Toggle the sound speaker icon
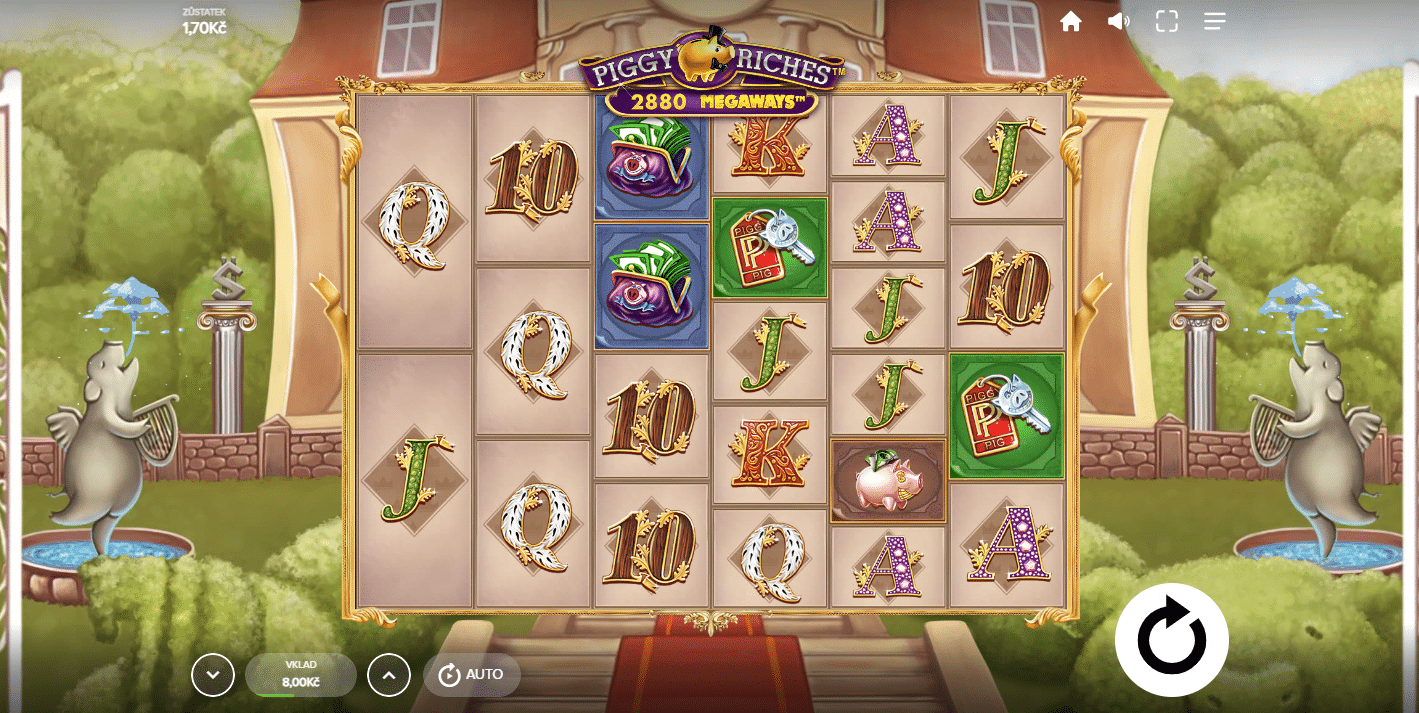Viewport: 1419px width, 713px height. tap(1118, 21)
